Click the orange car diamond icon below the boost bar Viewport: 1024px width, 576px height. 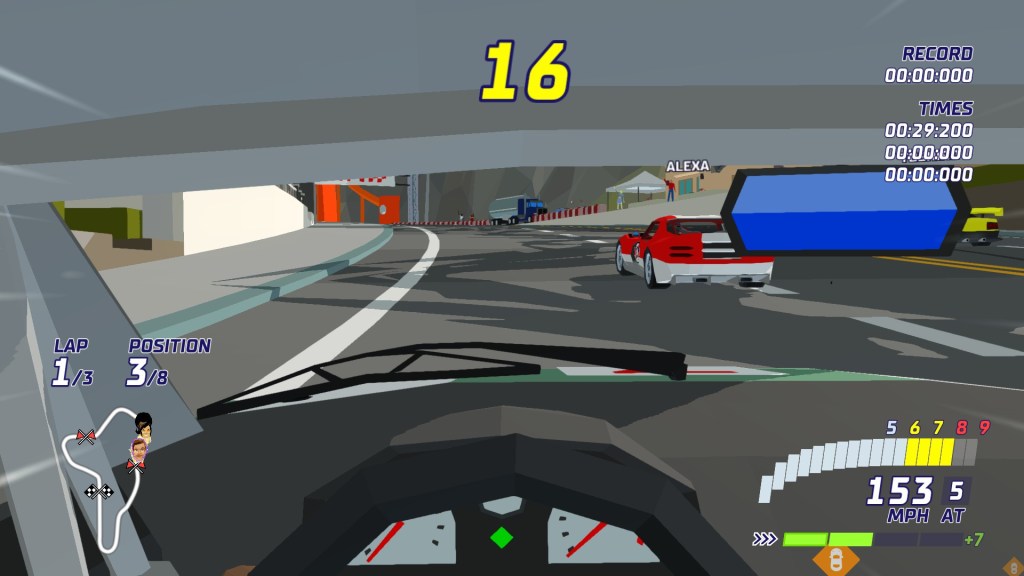[836, 560]
